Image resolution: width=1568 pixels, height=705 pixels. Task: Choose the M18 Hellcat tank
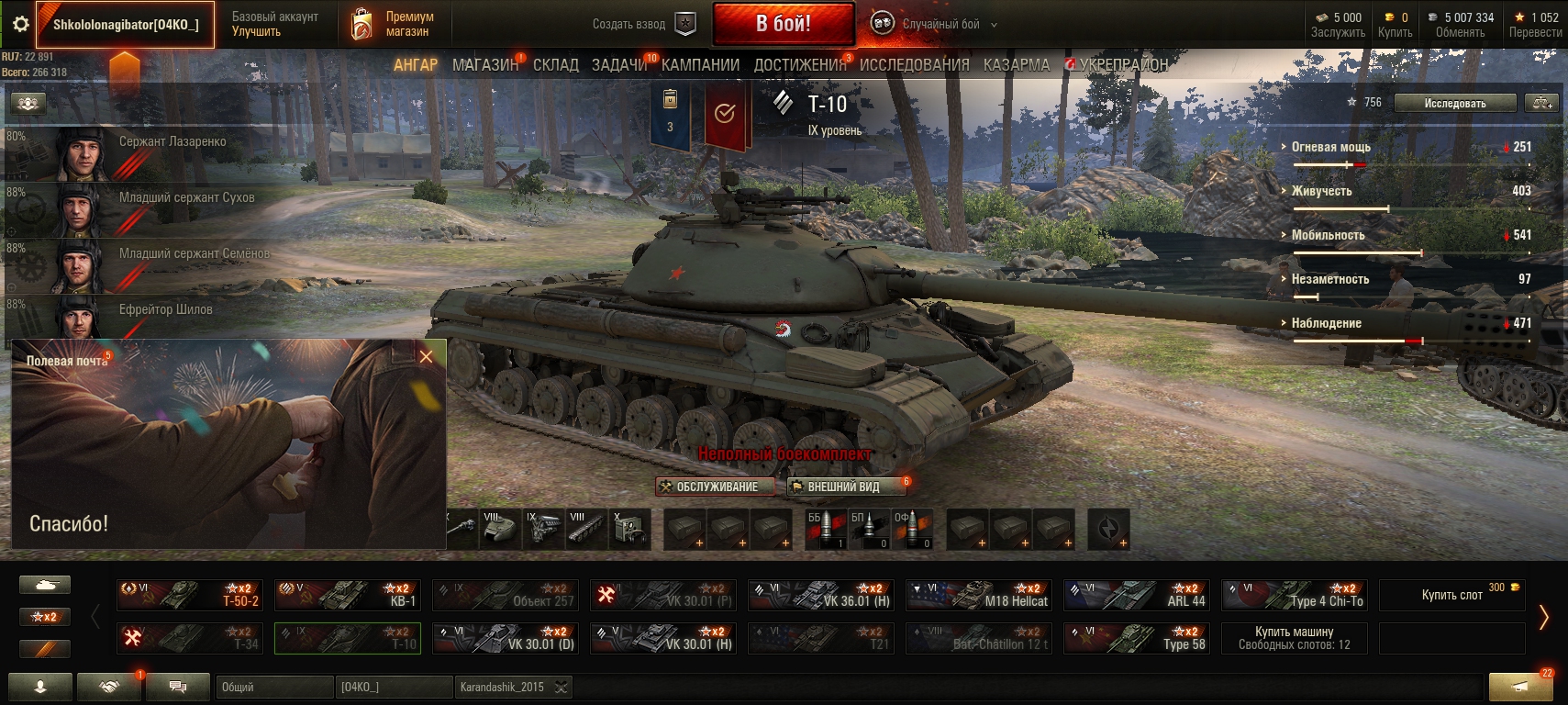978,595
